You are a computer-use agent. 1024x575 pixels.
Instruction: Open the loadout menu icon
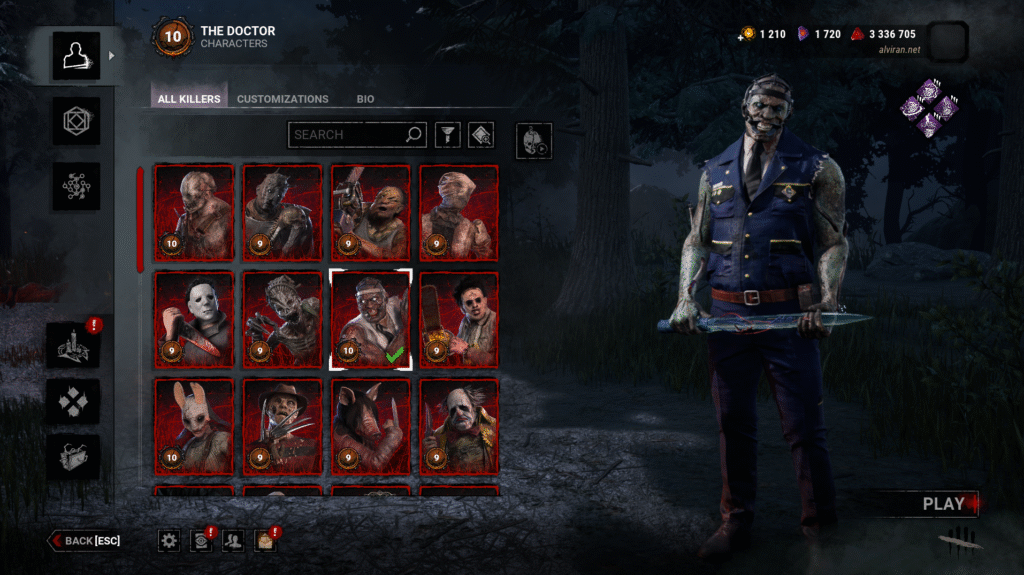coord(77,122)
